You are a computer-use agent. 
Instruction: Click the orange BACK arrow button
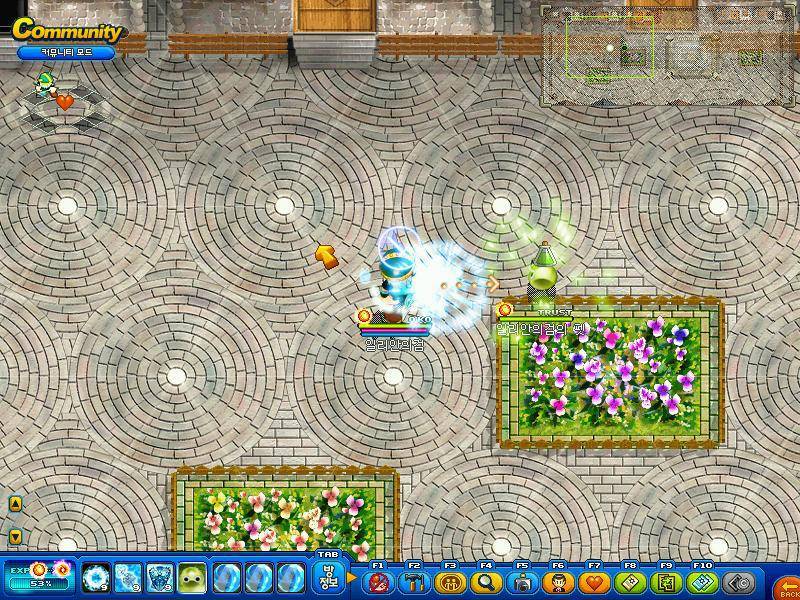pos(787,583)
